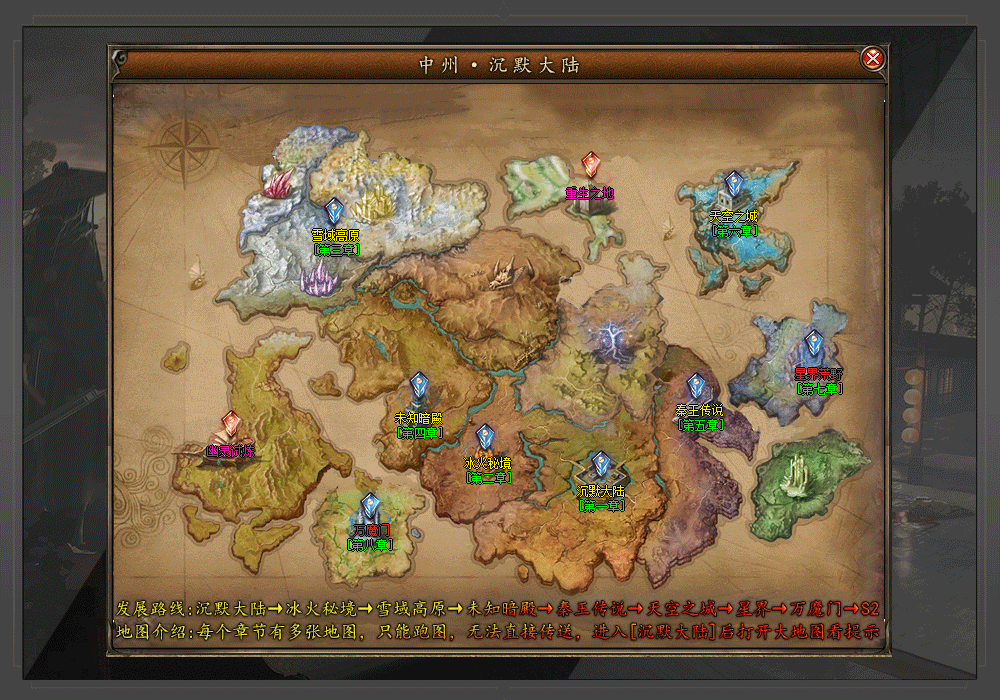Choose the 幽冥试炼 red map marker

tap(231, 425)
